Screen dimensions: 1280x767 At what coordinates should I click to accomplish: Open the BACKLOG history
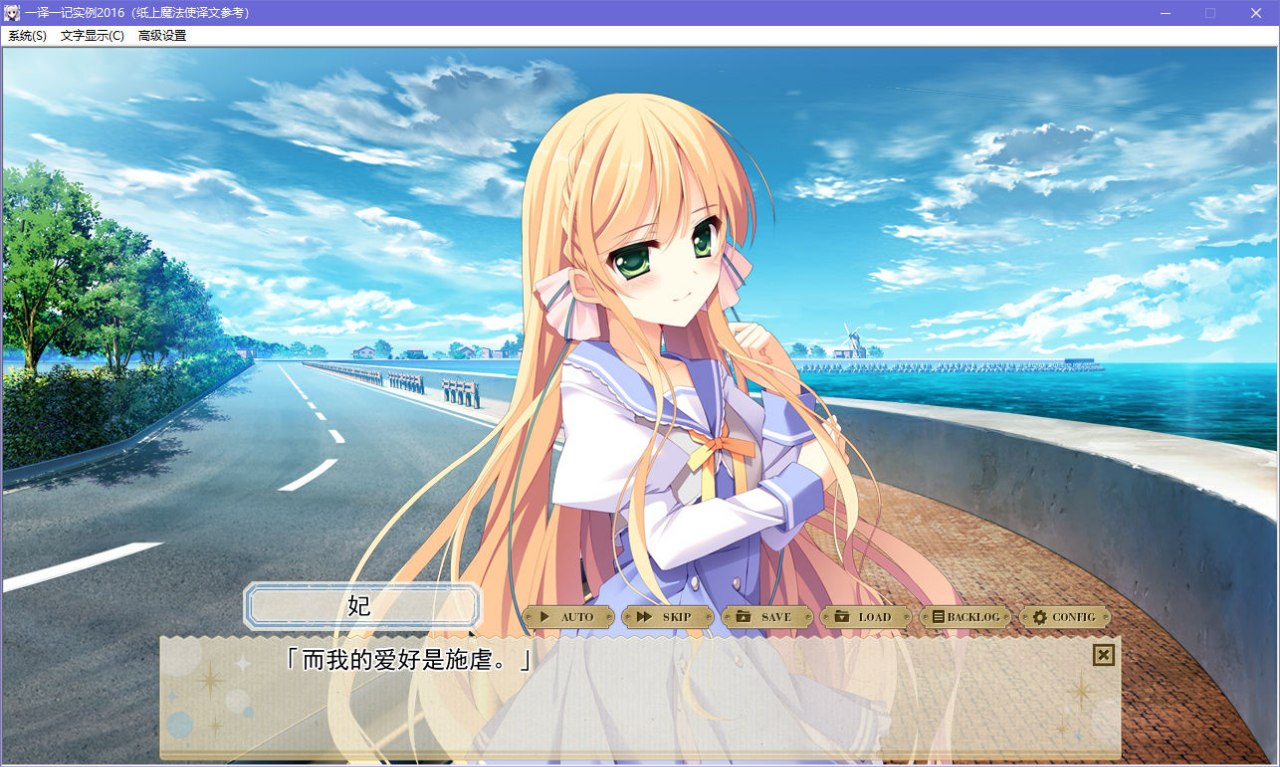point(966,617)
